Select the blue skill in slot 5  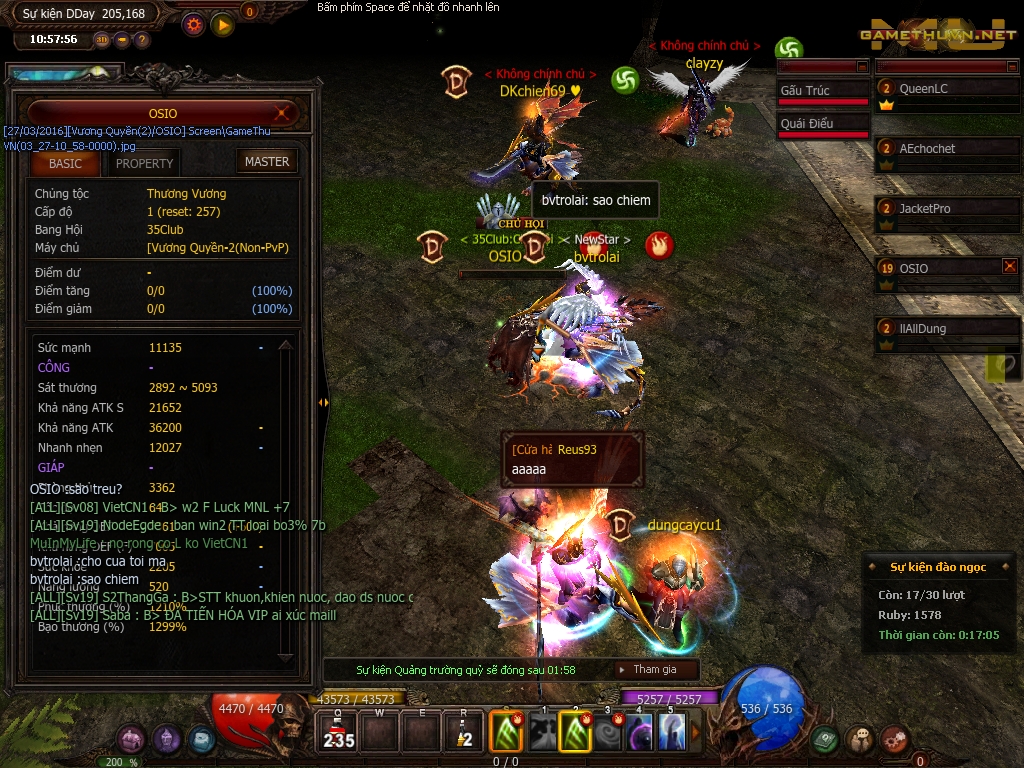click(673, 733)
